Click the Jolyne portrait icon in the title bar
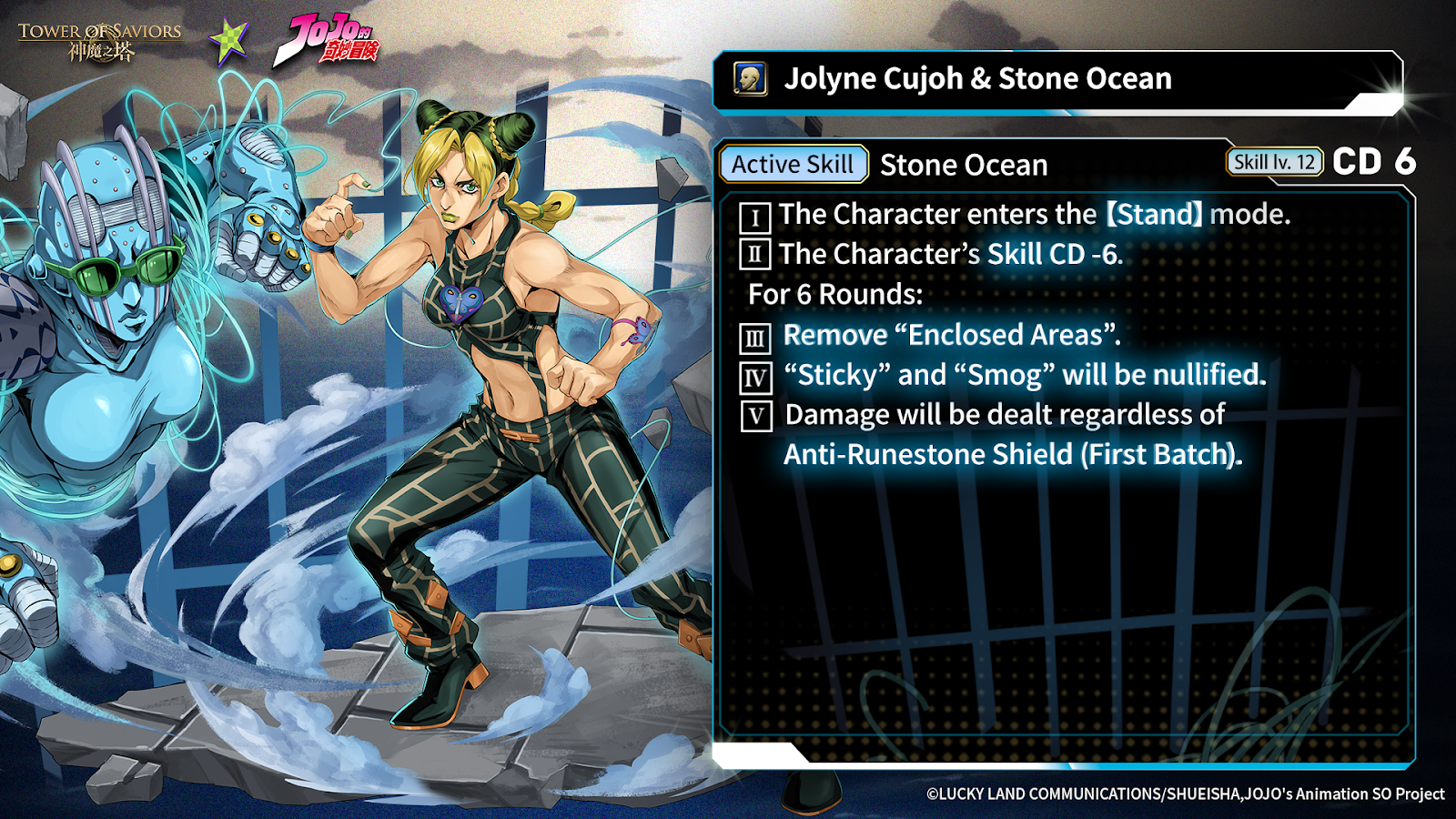Image resolution: width=1456 pixels, height=819 pixels. 750,79
